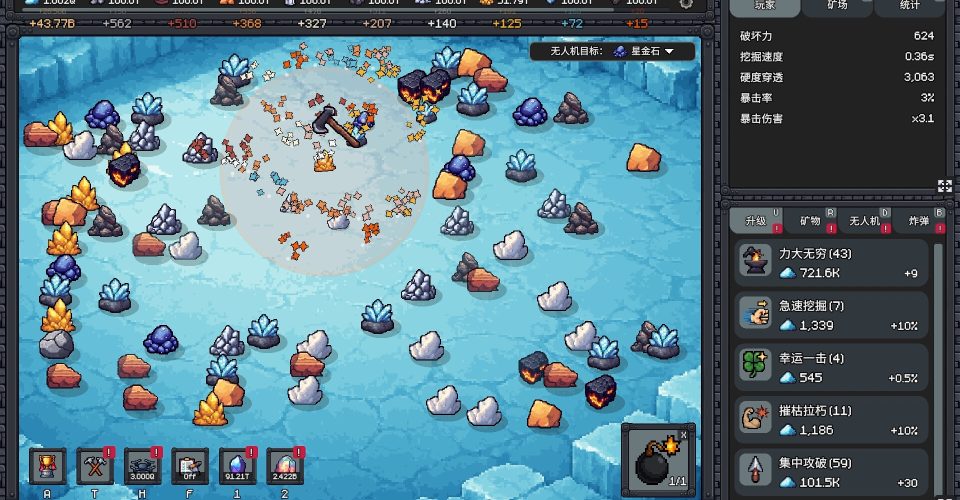Open the drone button showing 3.000Q
This screenshot has width=960, height=500.
(143, 465)
